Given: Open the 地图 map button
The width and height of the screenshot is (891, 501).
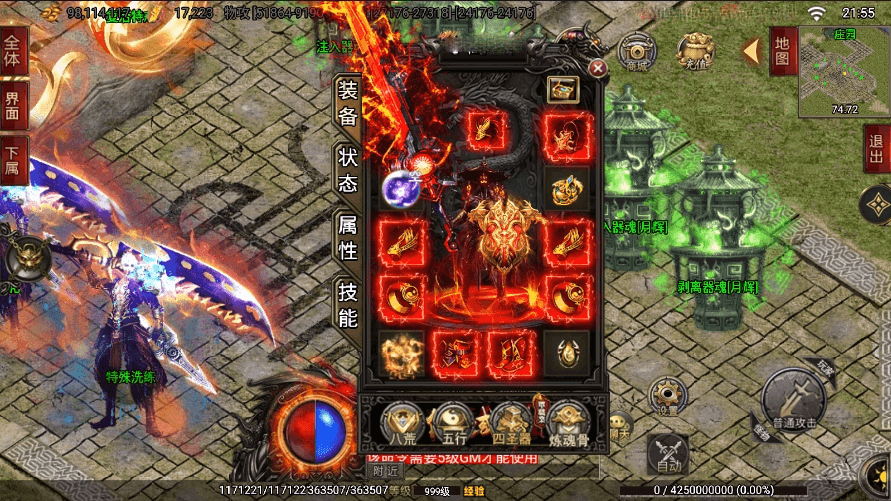Looking at the screenshot, I should [782, 50].
